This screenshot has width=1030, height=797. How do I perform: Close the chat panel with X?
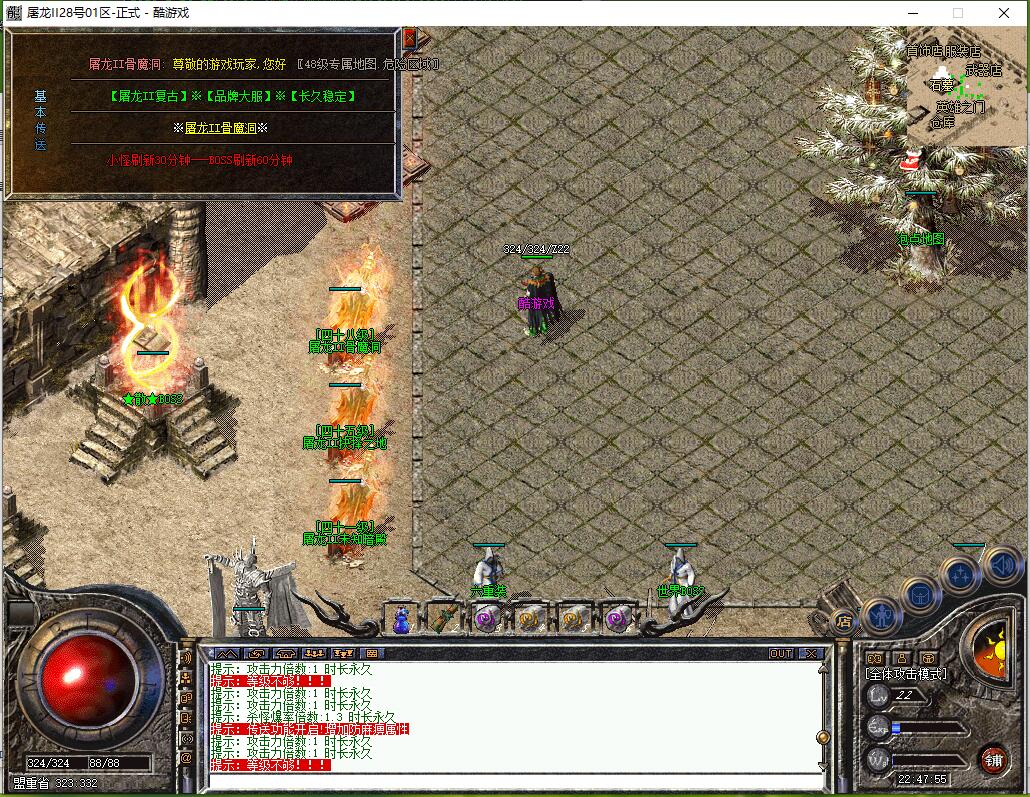(811, 654)
